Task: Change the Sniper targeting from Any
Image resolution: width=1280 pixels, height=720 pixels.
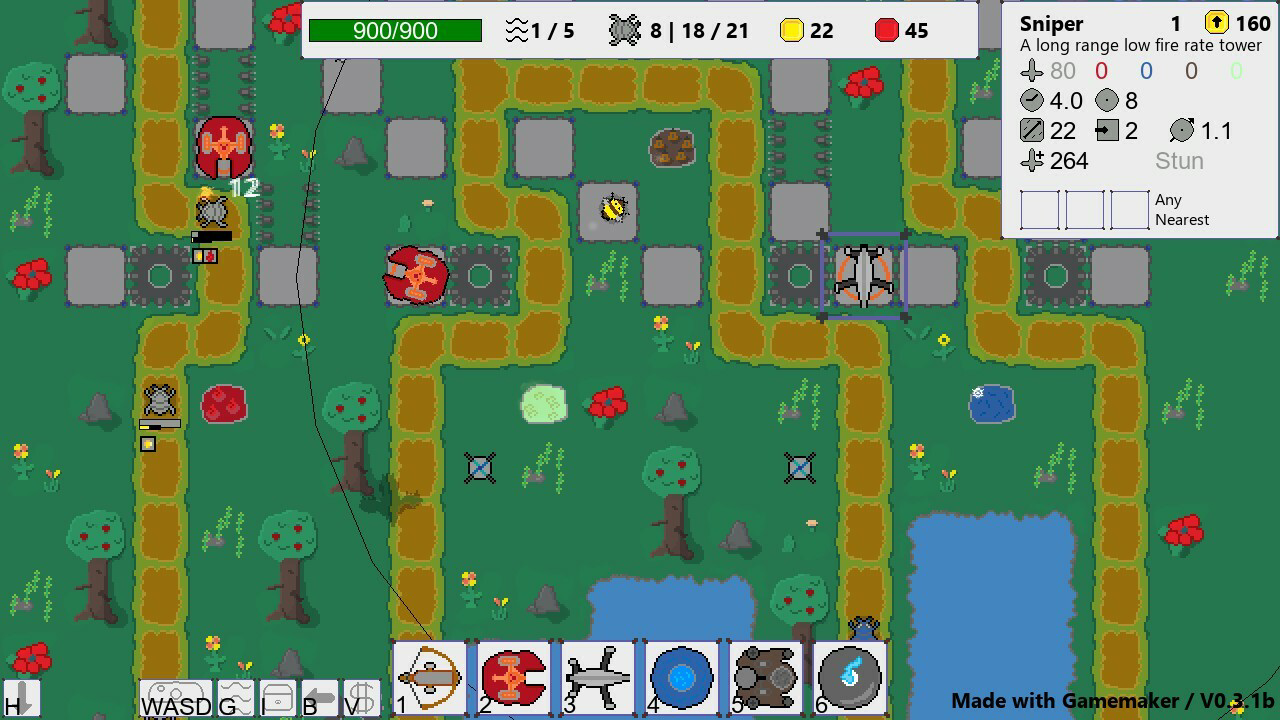Action: click(1167, 199)
